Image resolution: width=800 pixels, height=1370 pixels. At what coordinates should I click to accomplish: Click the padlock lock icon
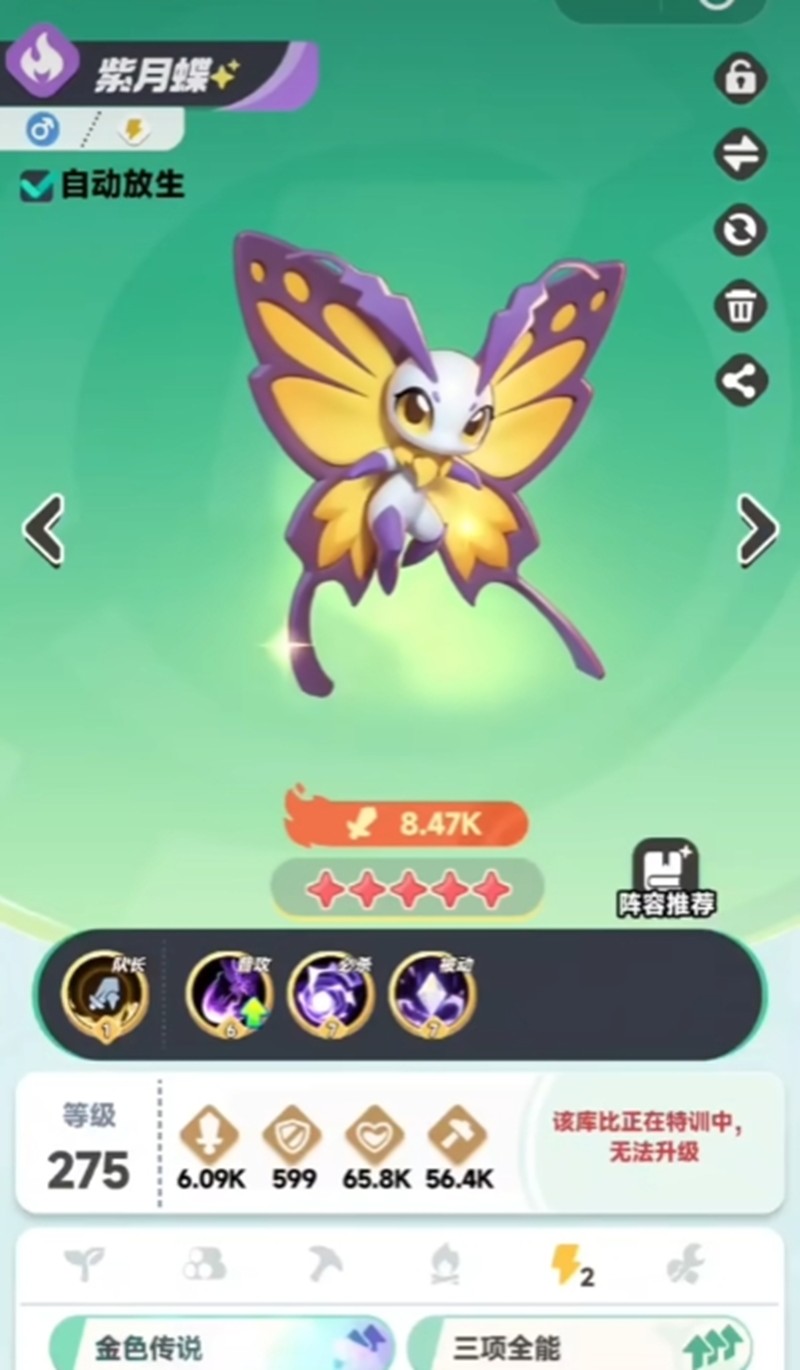[740, 78]
